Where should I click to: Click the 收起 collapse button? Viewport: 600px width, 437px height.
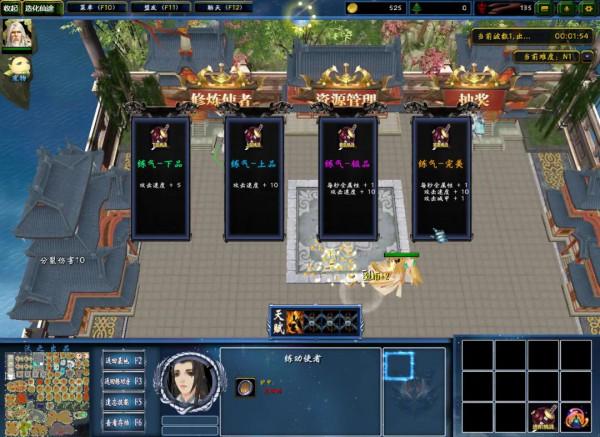point(10,7)
